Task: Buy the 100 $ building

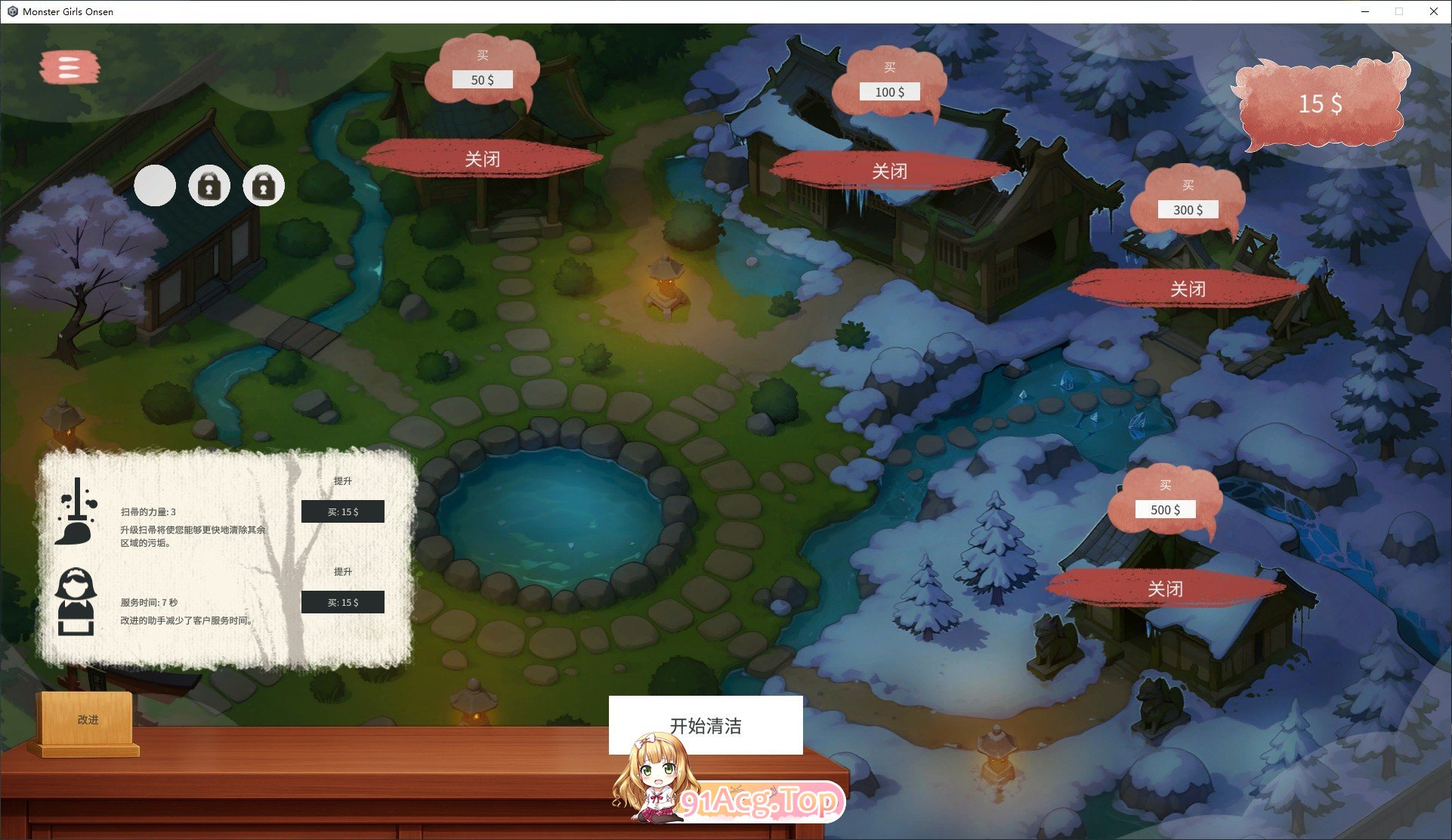Action: point(889,91)
